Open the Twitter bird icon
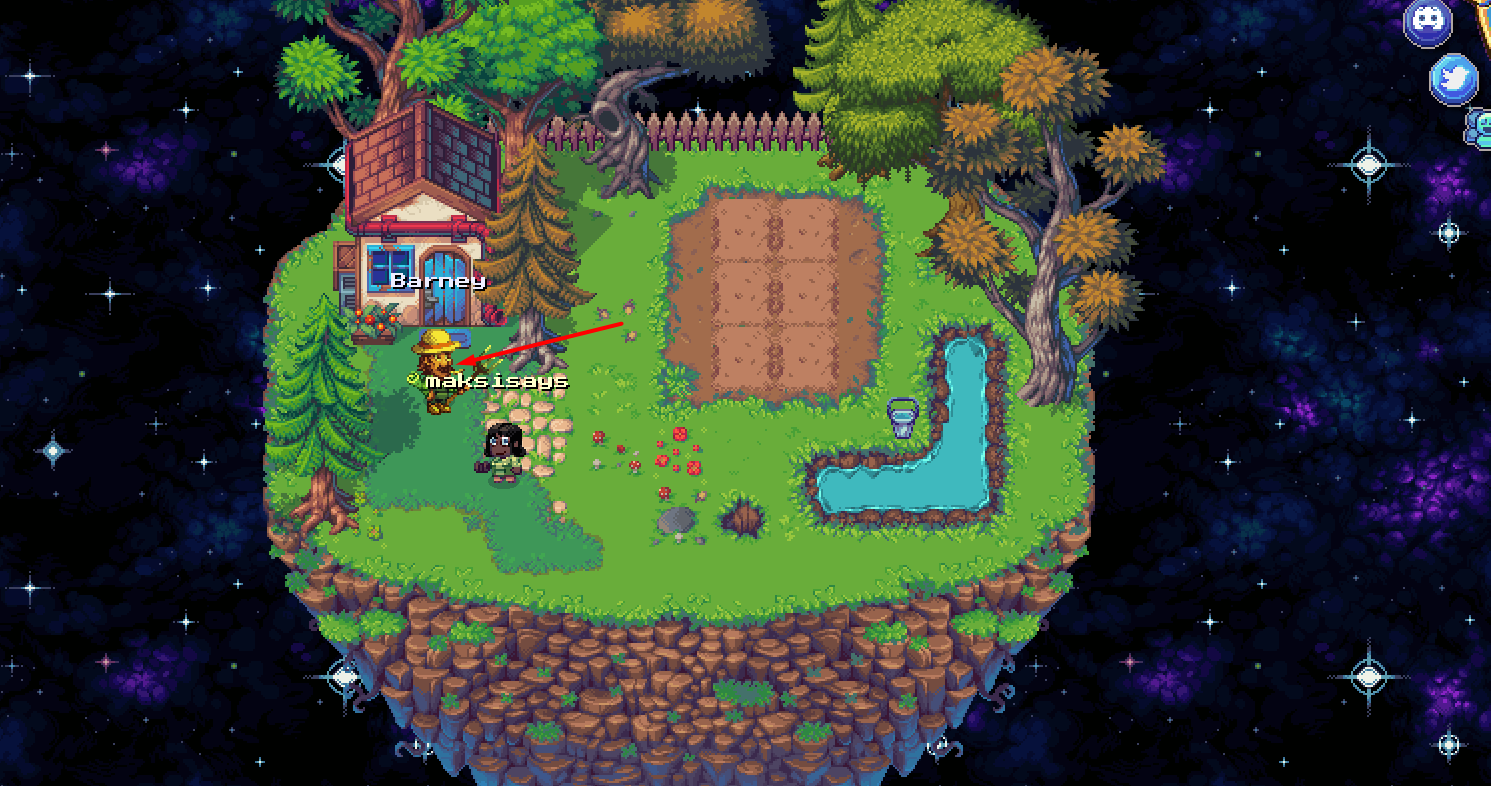Image resolution: width=1491 pixels, height=786 pixels. pos(1453,79)
